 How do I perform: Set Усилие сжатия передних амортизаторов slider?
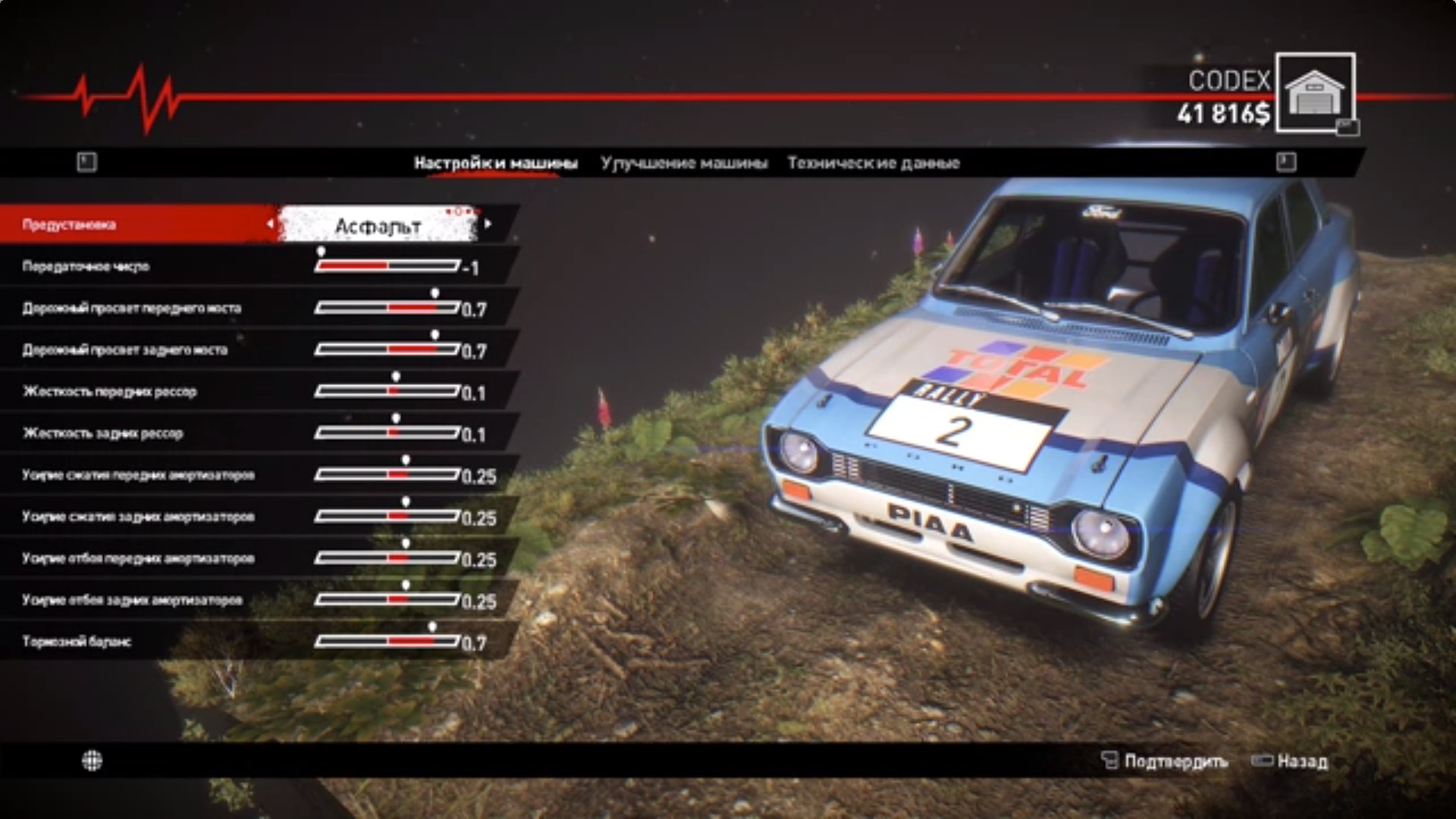click(387, 475)
